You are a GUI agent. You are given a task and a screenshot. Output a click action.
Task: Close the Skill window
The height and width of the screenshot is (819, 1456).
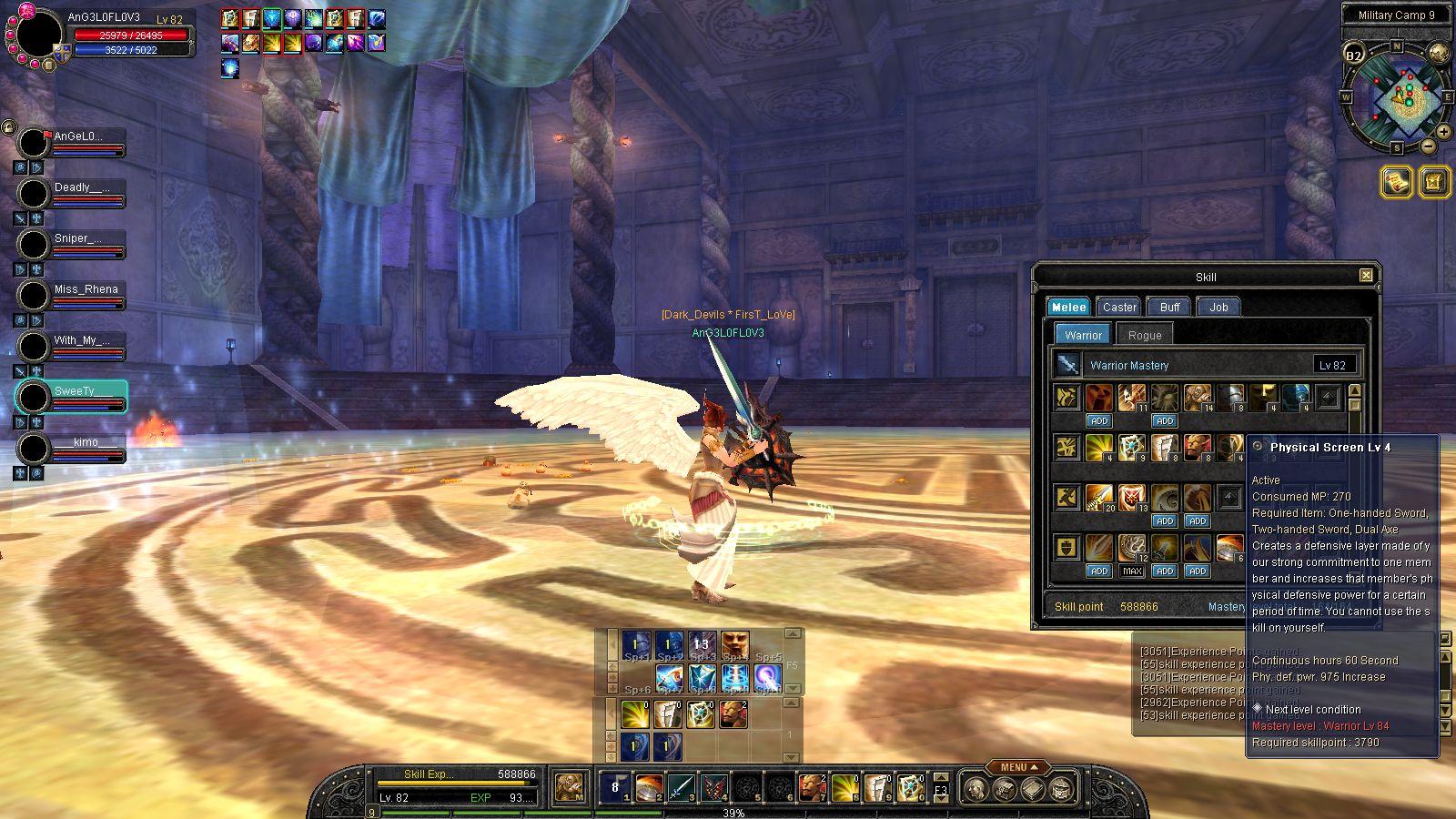[x=1366, y=276]
